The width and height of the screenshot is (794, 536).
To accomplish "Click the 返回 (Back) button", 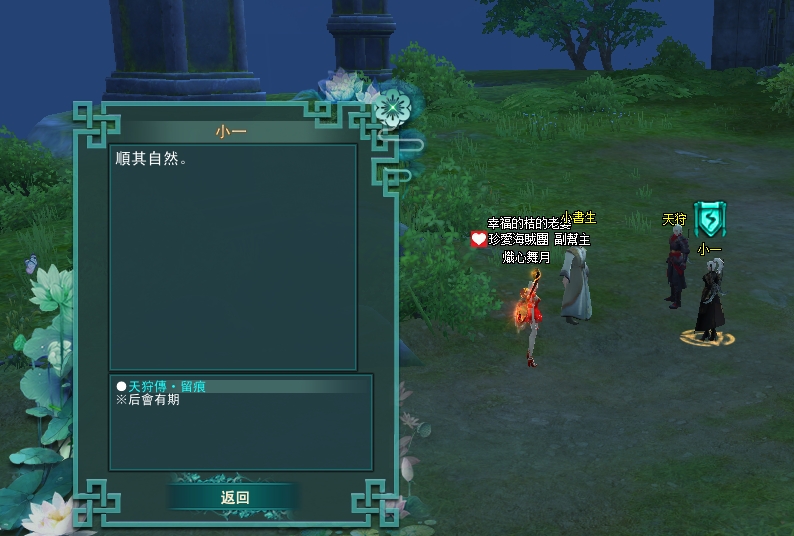I will [234, 497].
